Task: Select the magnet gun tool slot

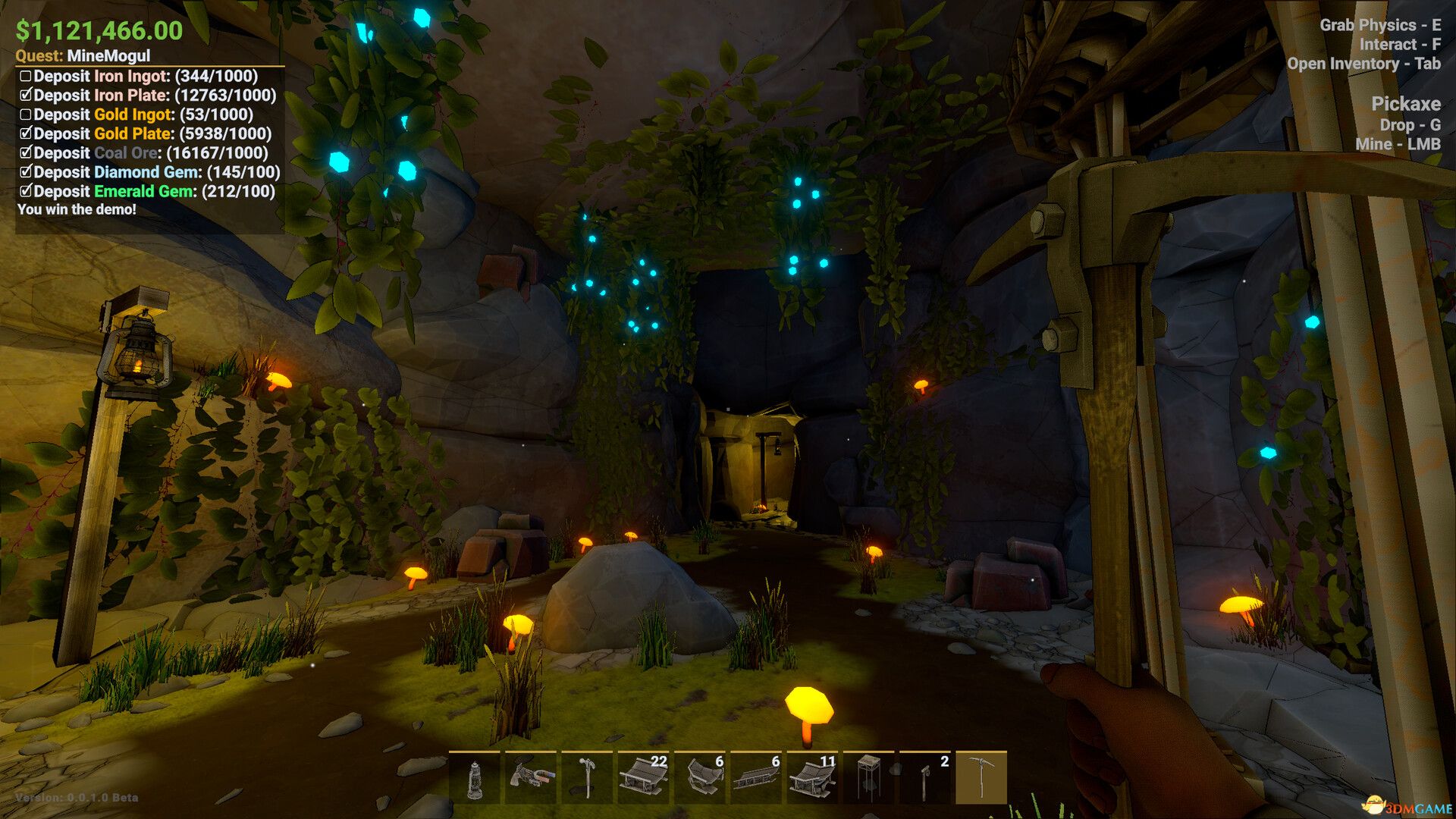Action: (x=531, y=778)
